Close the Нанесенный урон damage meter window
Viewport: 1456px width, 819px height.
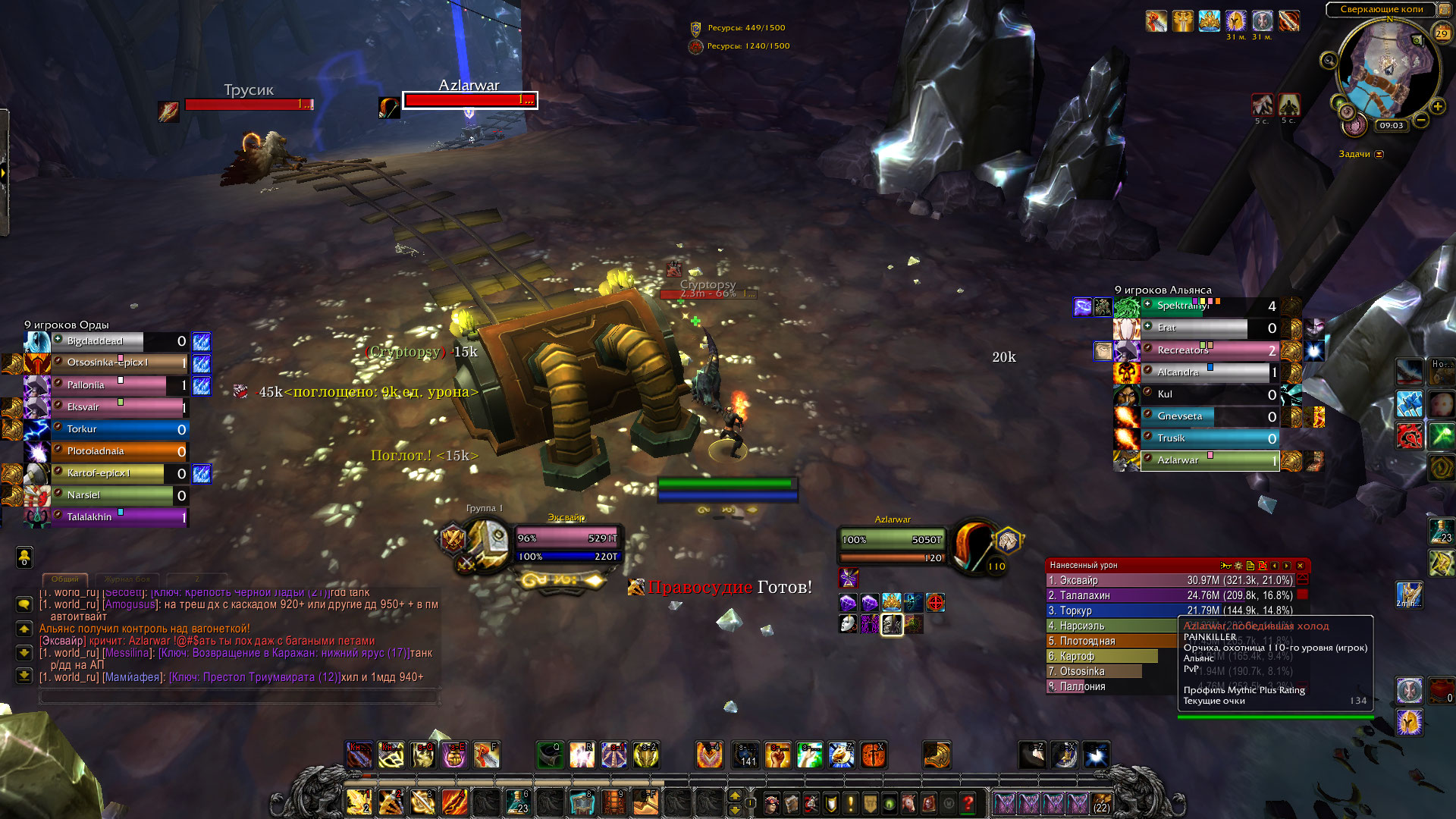point(1300,566)
